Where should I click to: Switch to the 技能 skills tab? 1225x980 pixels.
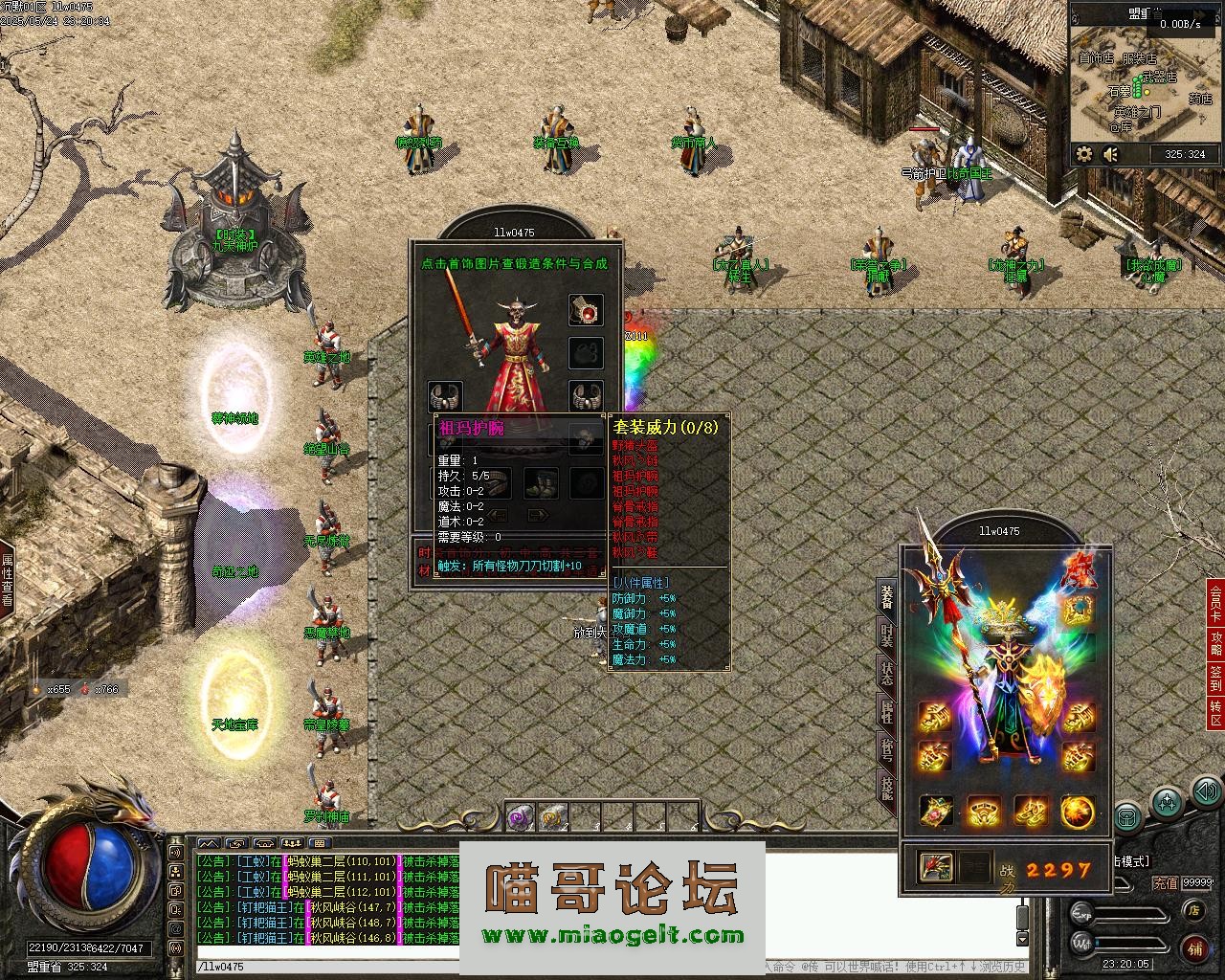pos(887,787)
